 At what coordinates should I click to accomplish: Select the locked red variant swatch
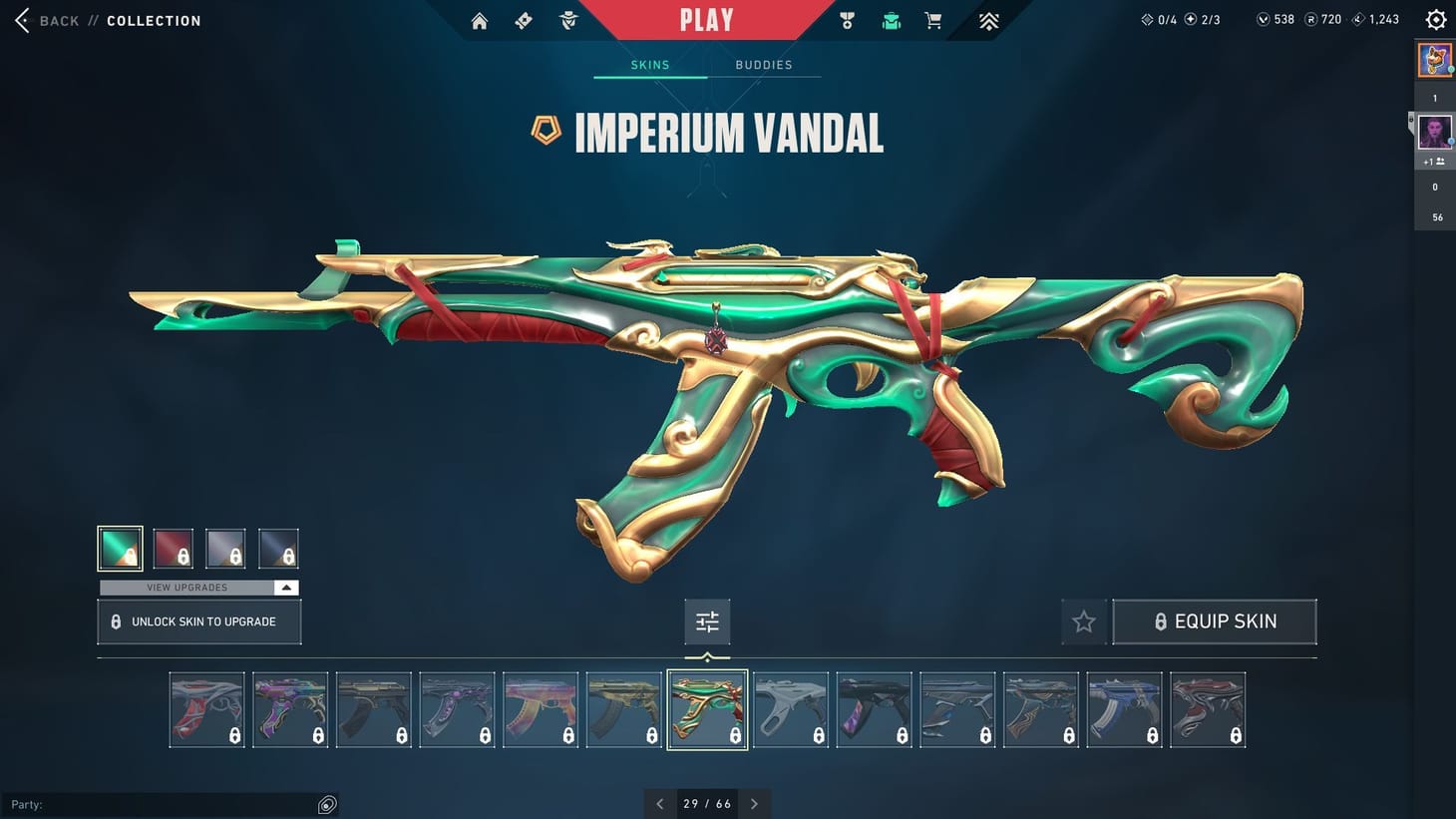pyautogui.click(x=173, y=548)
